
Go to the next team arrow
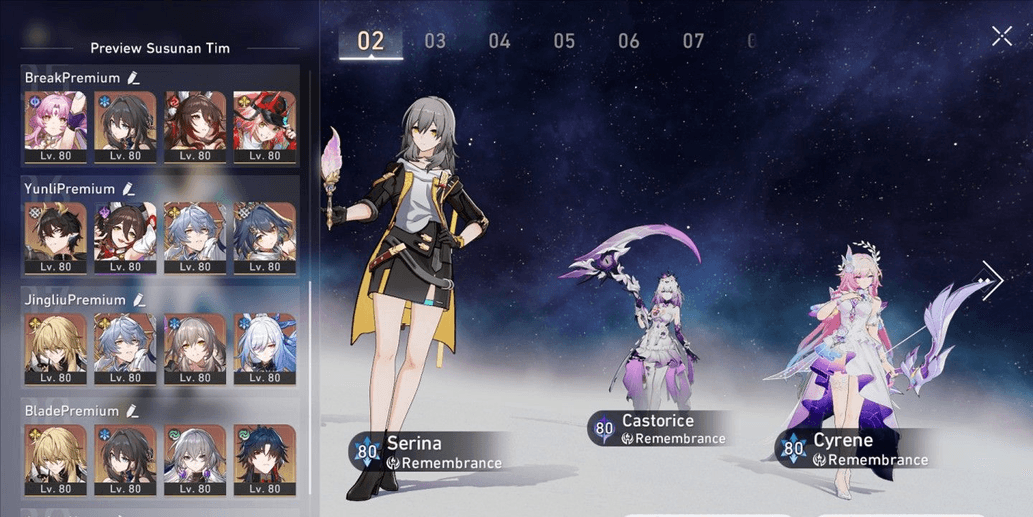[x=990, y=281]
